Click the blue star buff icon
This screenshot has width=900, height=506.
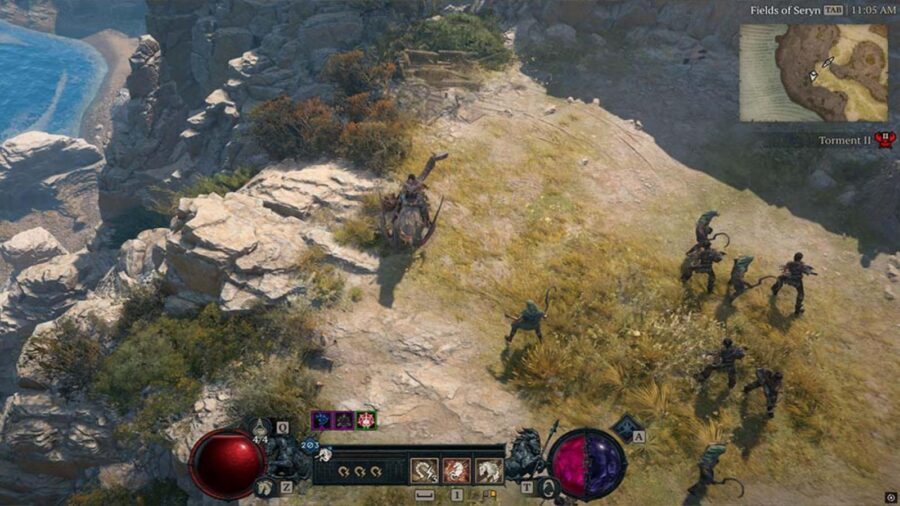(321, 420)
